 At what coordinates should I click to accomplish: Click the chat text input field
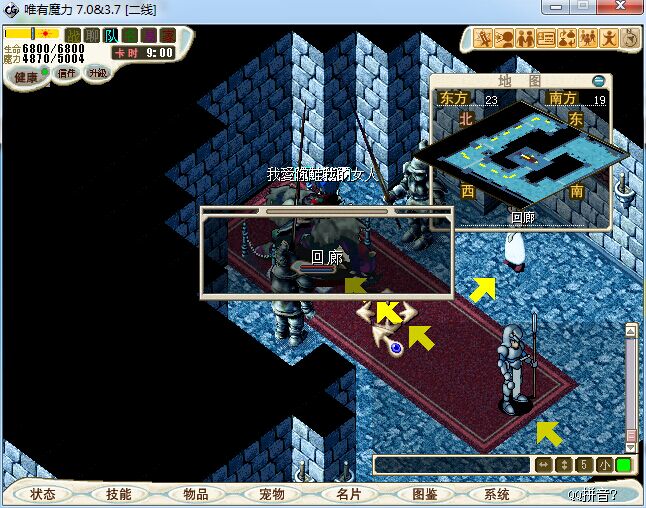[x=450, y=465]
